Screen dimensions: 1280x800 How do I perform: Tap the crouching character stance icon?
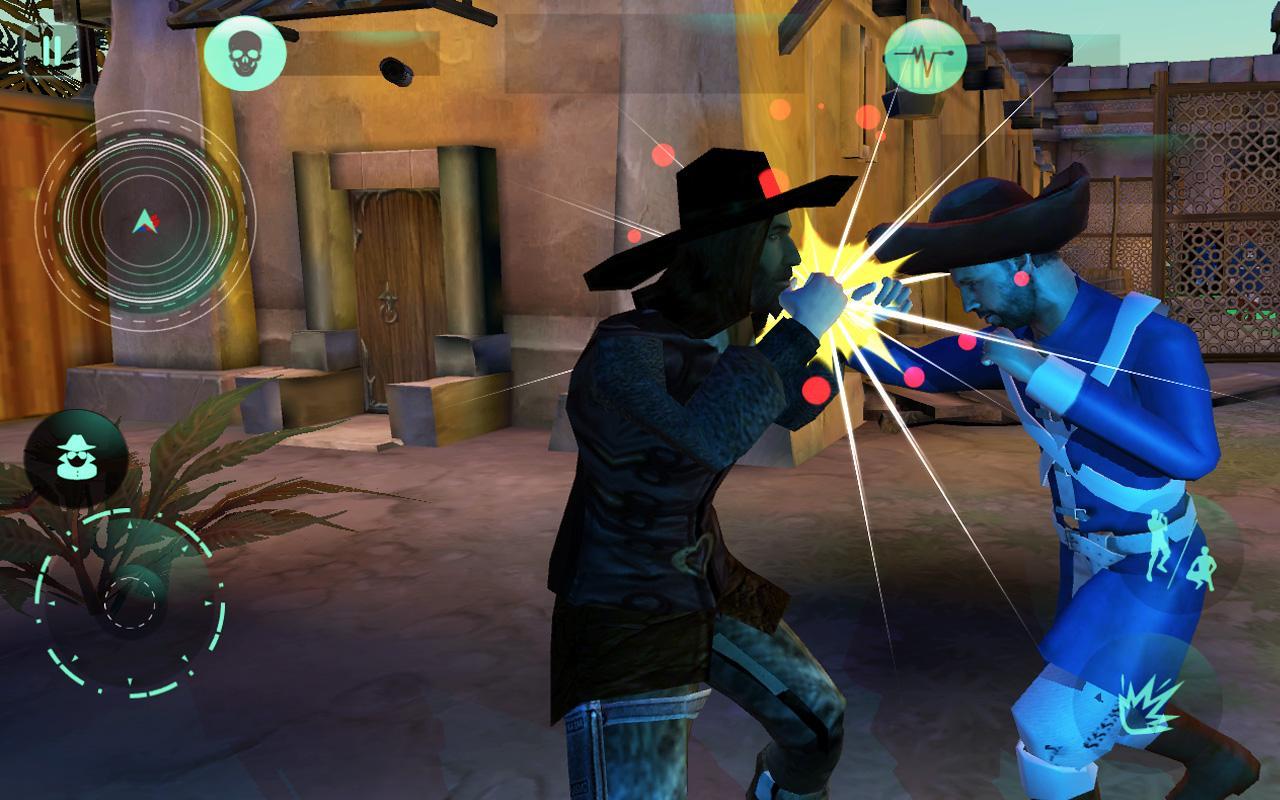tap(1205, 567)
